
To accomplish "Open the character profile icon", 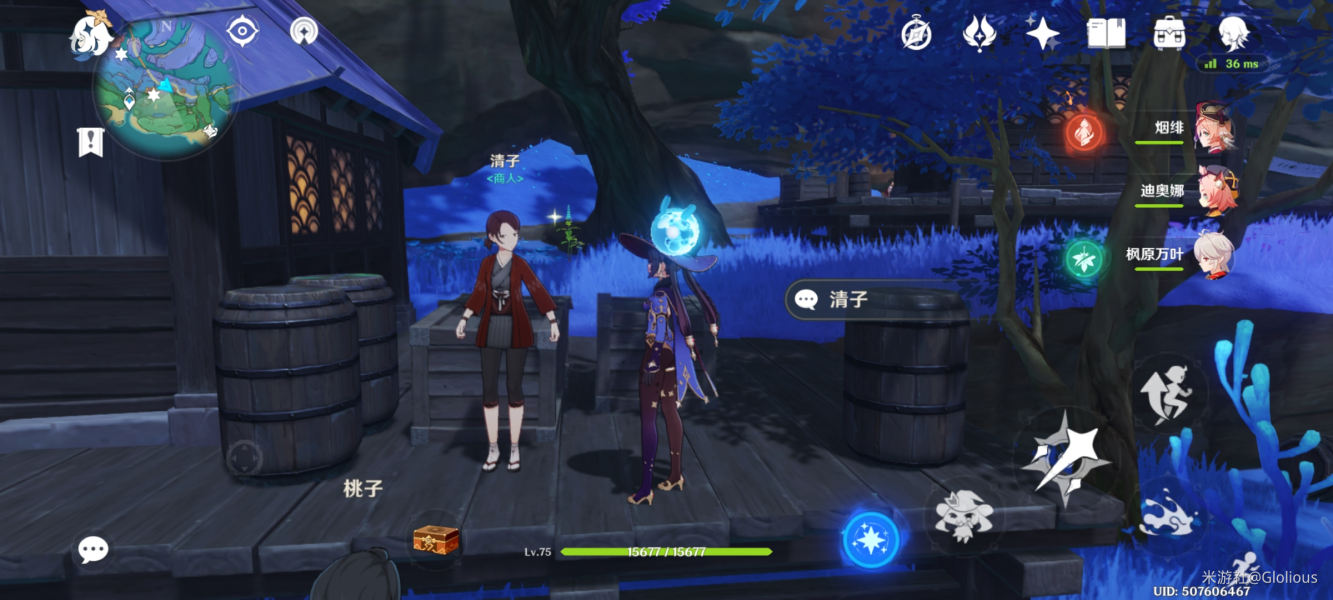I will [x=1233, y=34].
